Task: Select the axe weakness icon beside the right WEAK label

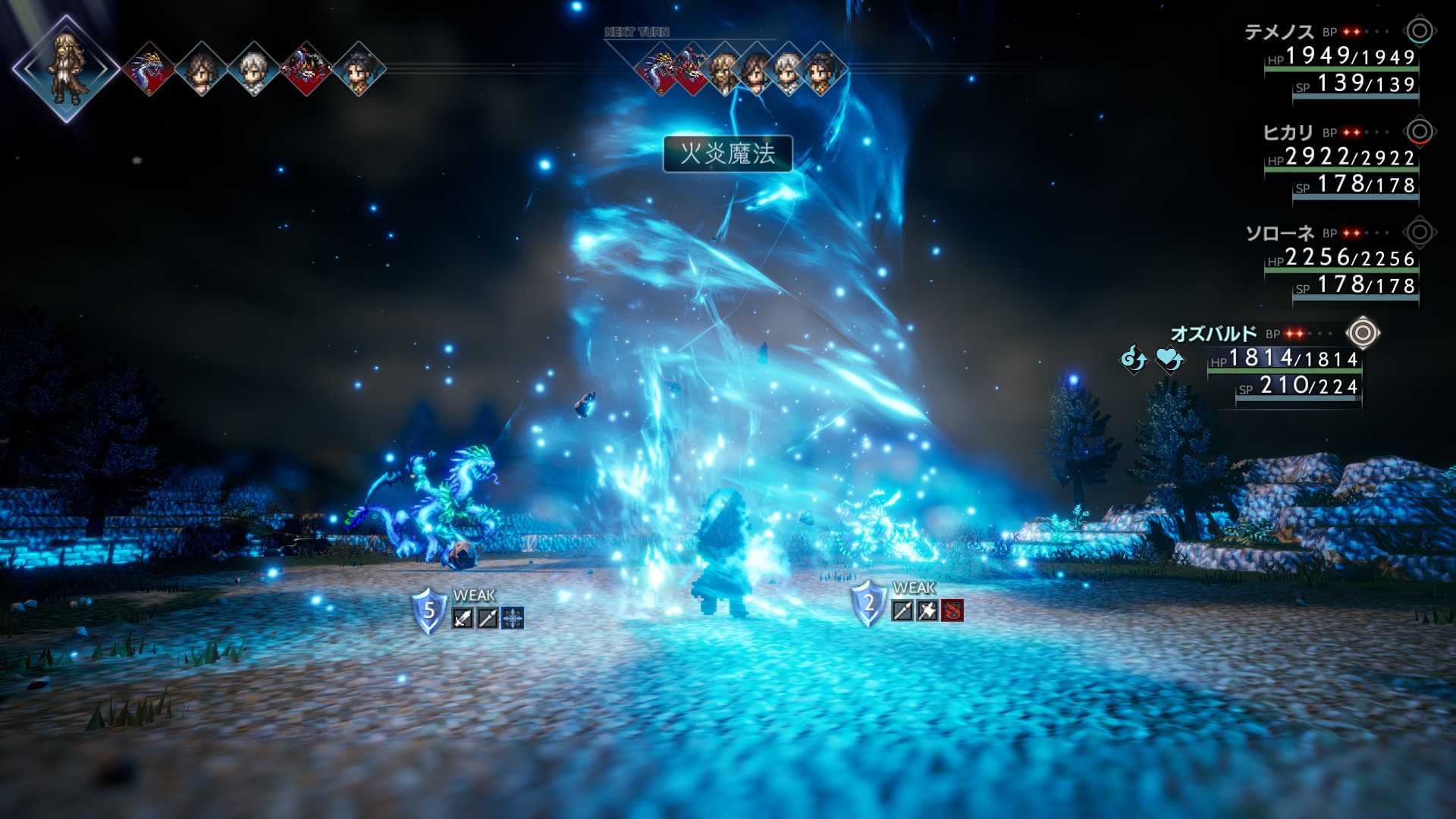Action: coord(927,611)
